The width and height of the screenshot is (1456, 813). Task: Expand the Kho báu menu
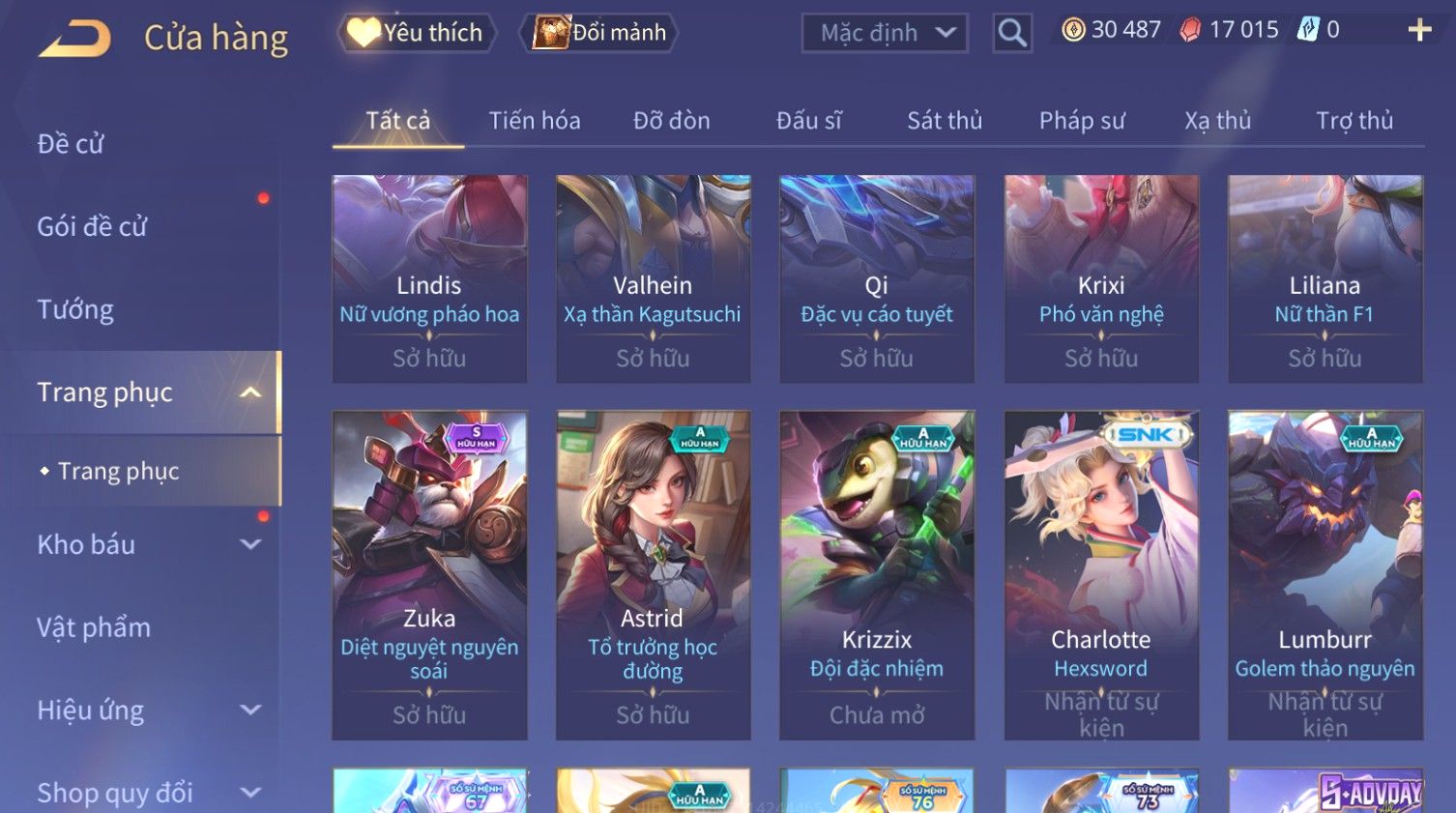(145, 544)
